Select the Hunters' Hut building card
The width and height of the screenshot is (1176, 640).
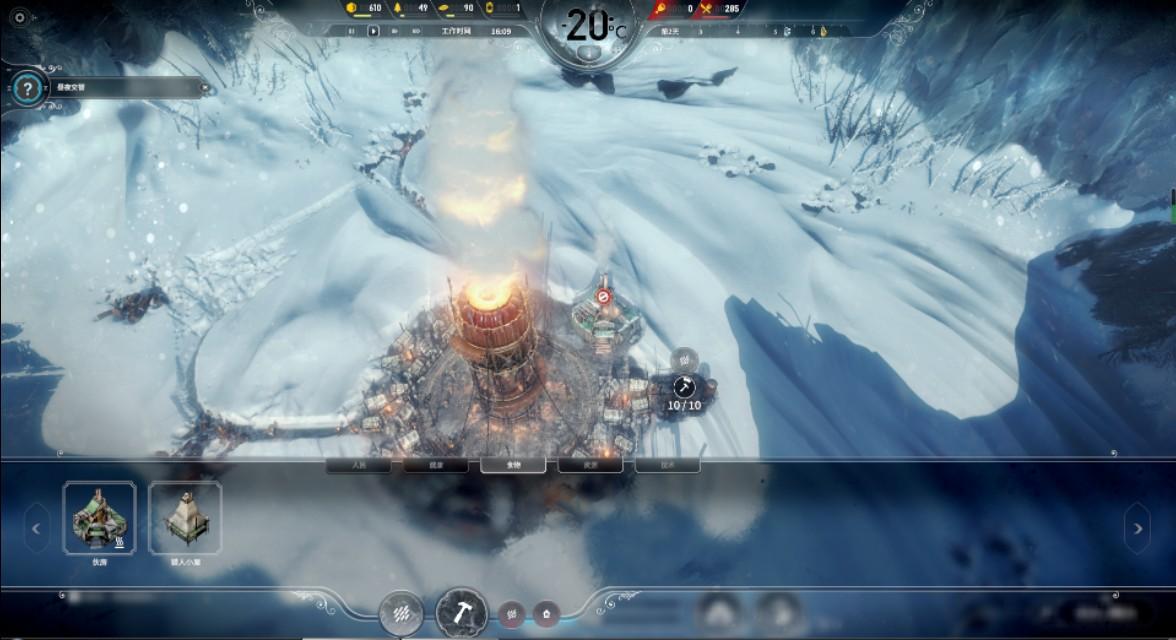(185, 518)
